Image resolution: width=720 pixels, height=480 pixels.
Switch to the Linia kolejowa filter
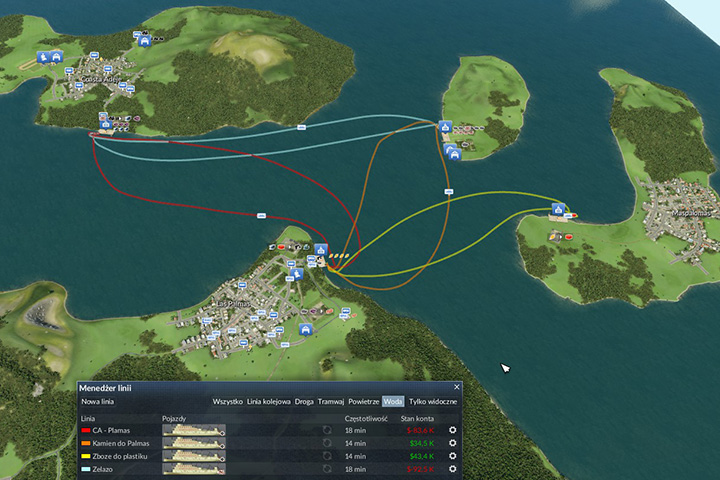click(268, 401)
